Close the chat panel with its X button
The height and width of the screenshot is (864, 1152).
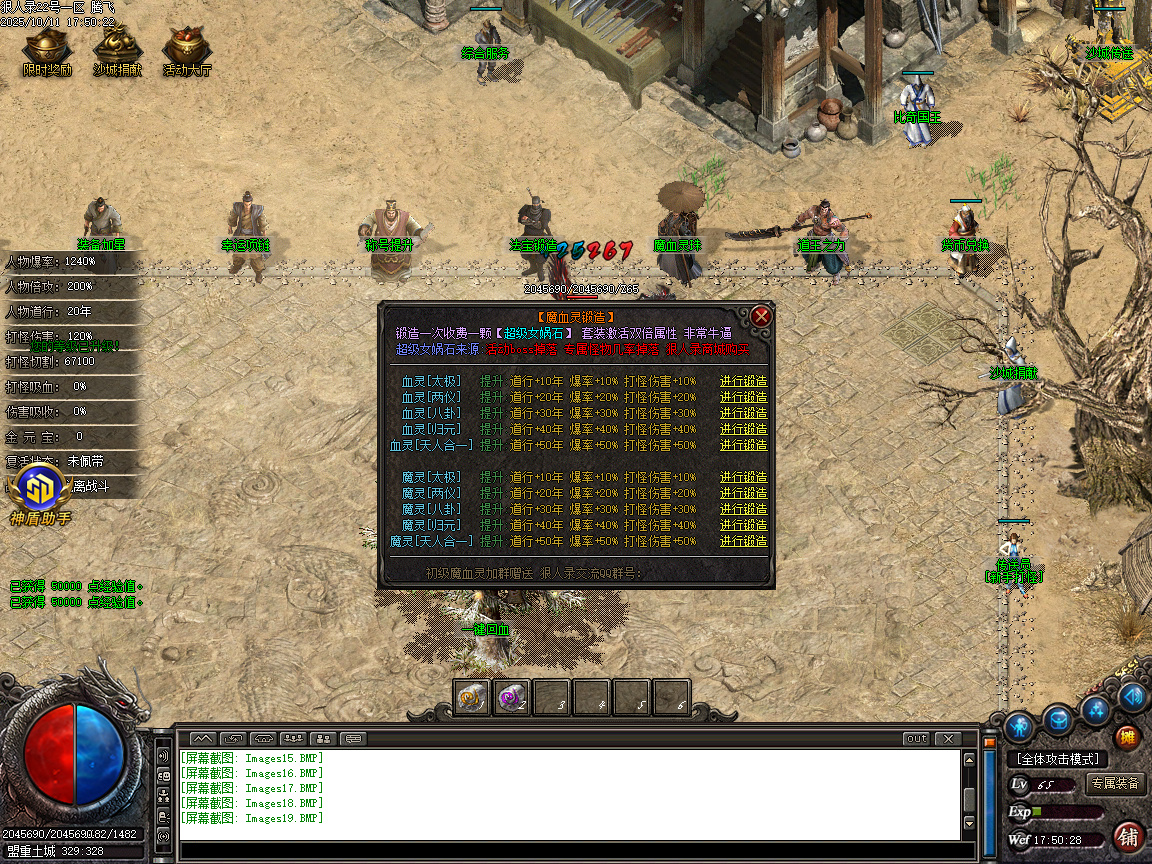[x=947, y=739]
